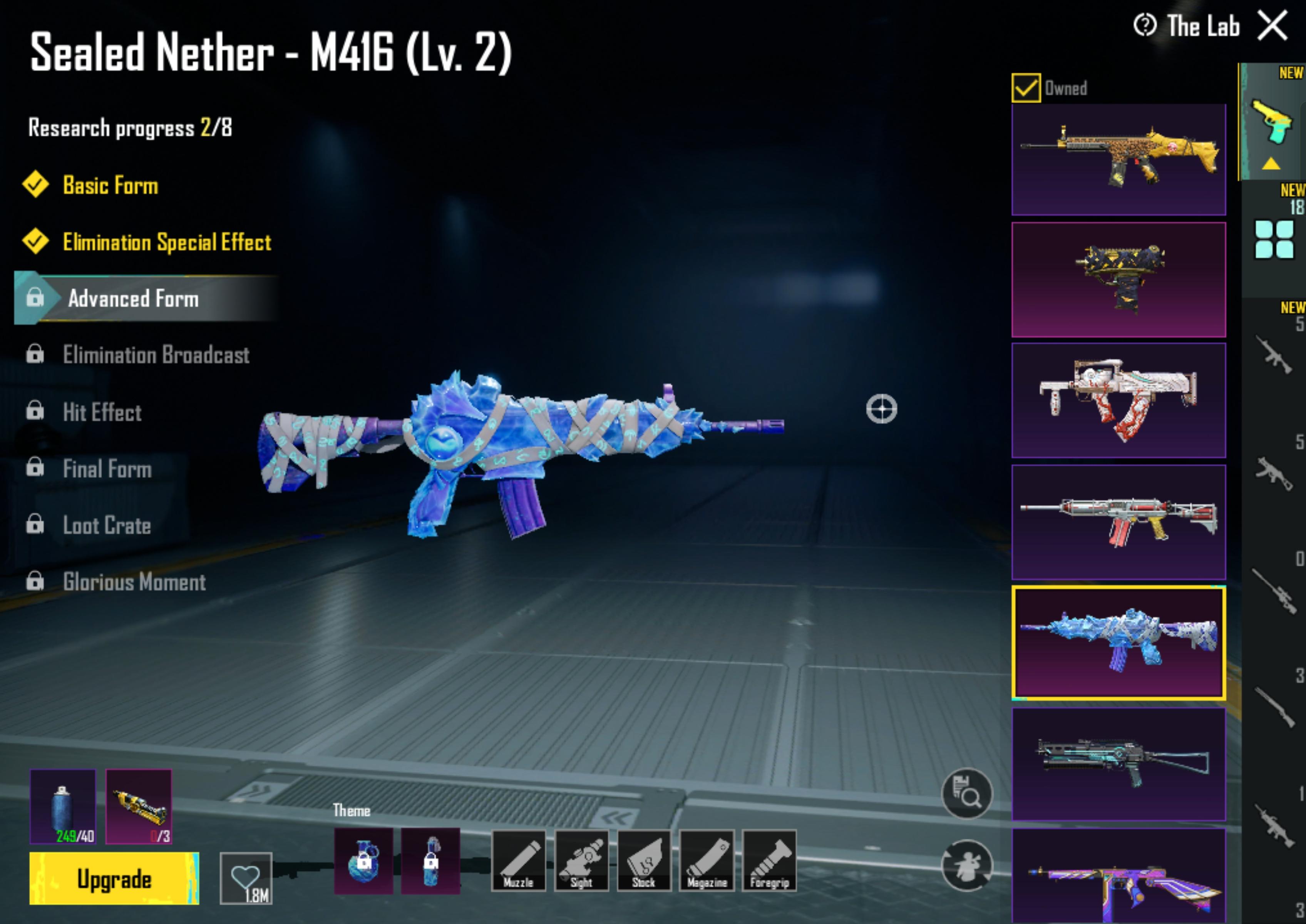This screenshot has height=924, width=1306.
Task: Open The Lab help question icon
Action: (x=1144, y=26)
